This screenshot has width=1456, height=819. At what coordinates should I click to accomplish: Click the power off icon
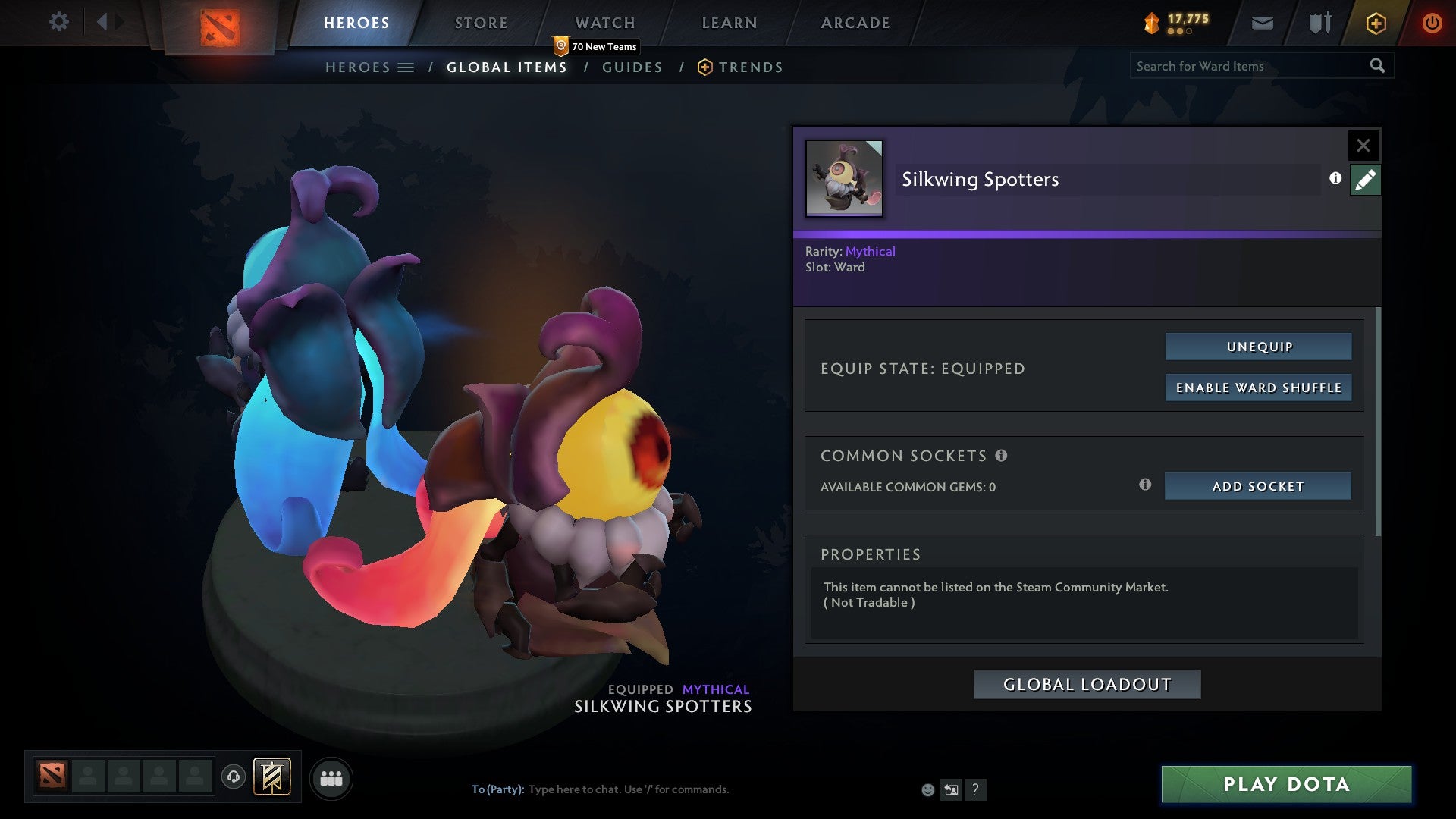[x=1432, y=23]
